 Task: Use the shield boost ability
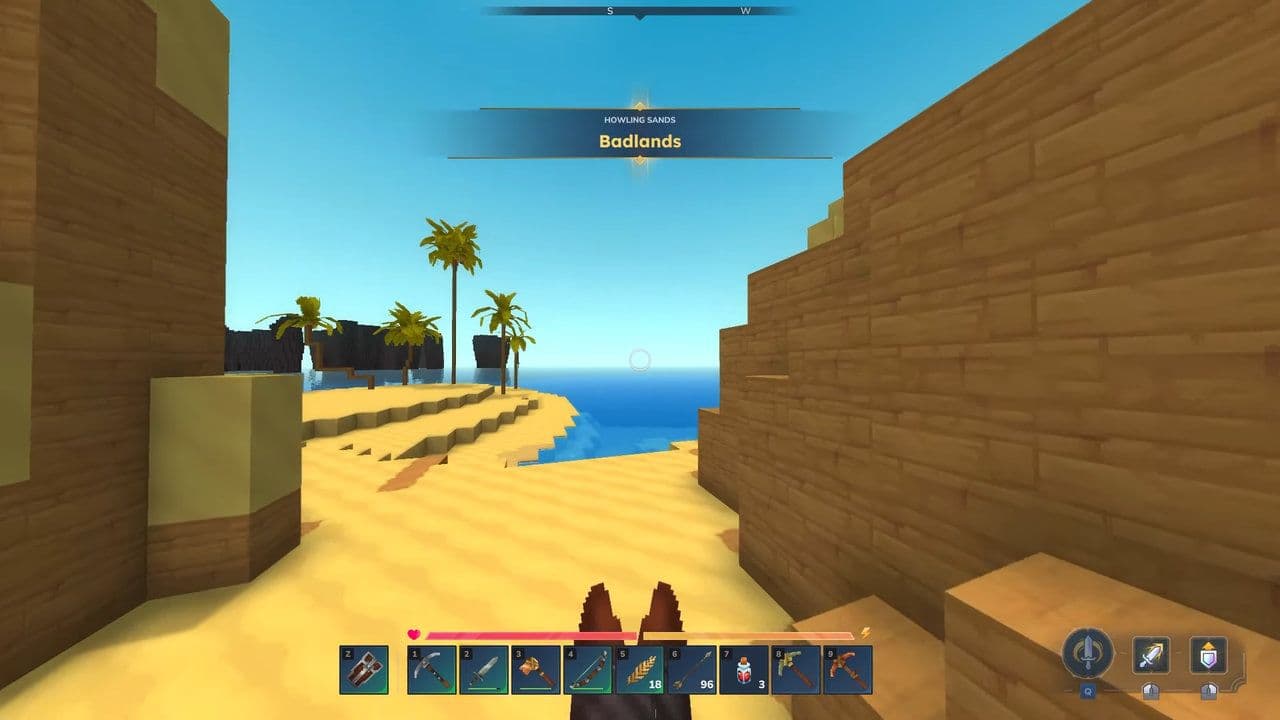[x=1207, y=655]
